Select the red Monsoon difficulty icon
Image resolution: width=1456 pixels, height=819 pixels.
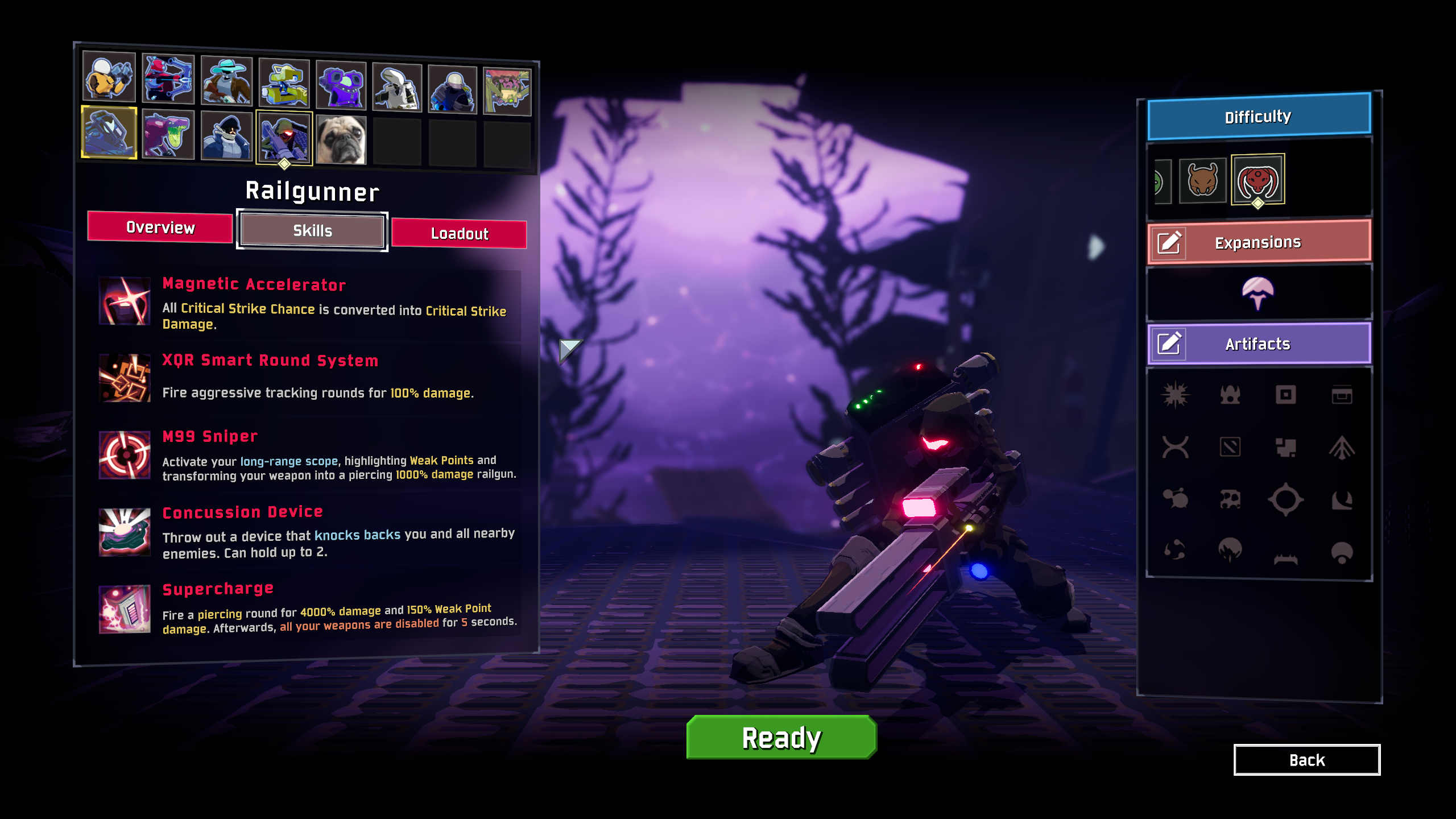(1258, 180)
